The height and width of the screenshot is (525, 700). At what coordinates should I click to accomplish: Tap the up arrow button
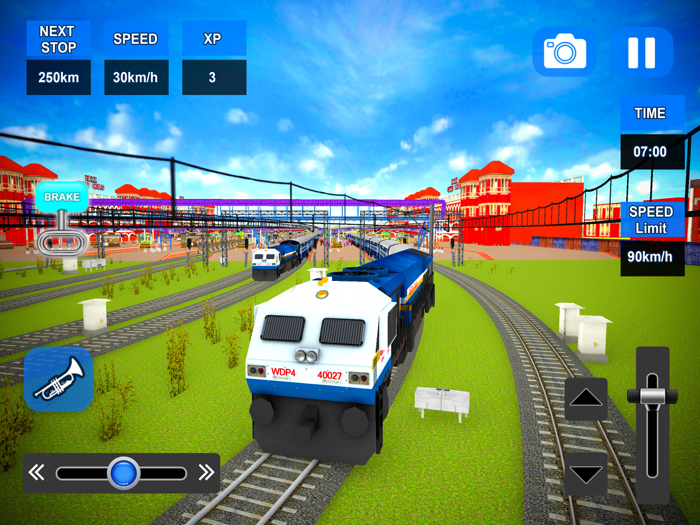[x=586, y=399]
